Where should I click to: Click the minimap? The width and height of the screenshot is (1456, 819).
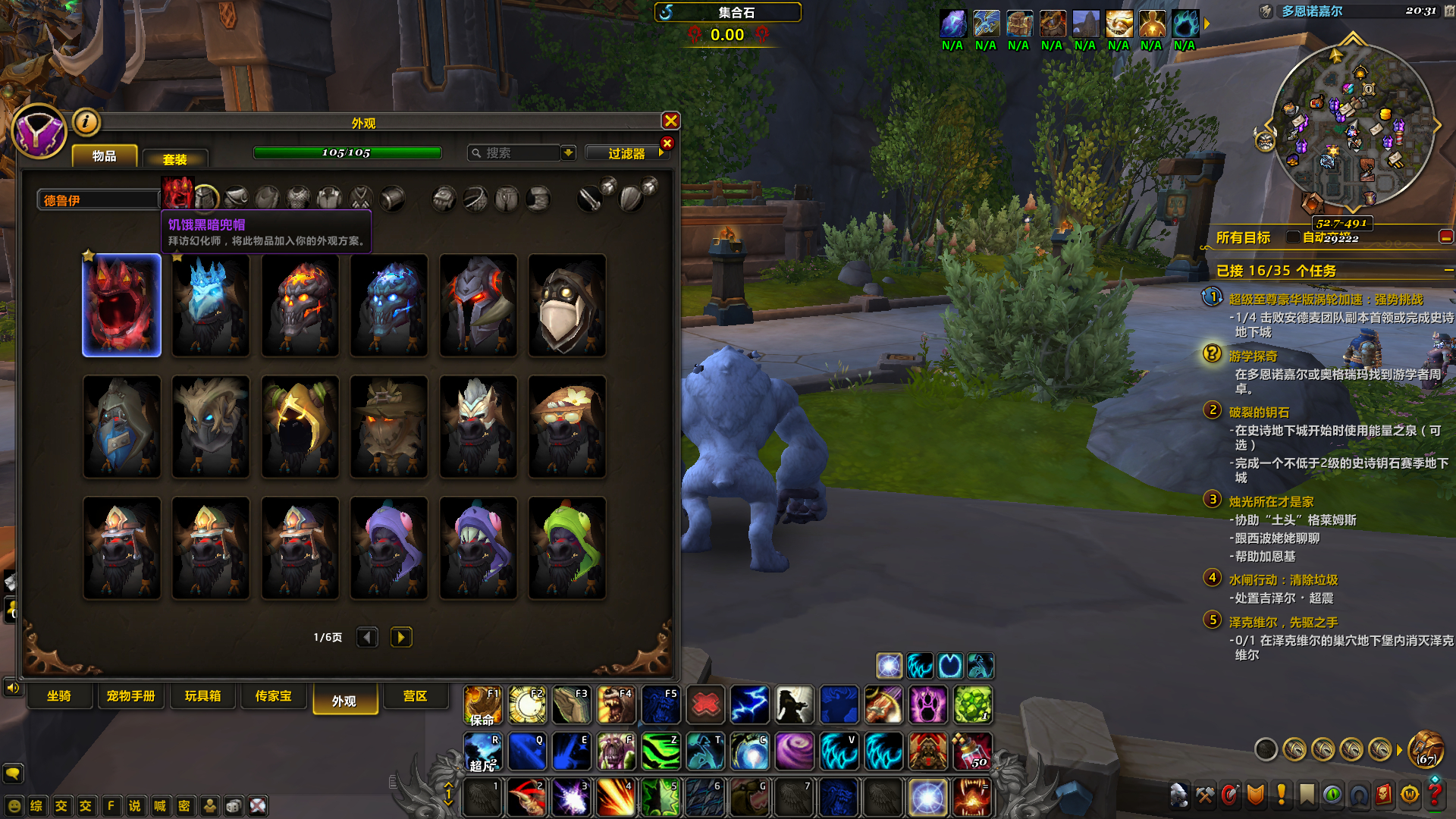click(x=1352, y=127)
